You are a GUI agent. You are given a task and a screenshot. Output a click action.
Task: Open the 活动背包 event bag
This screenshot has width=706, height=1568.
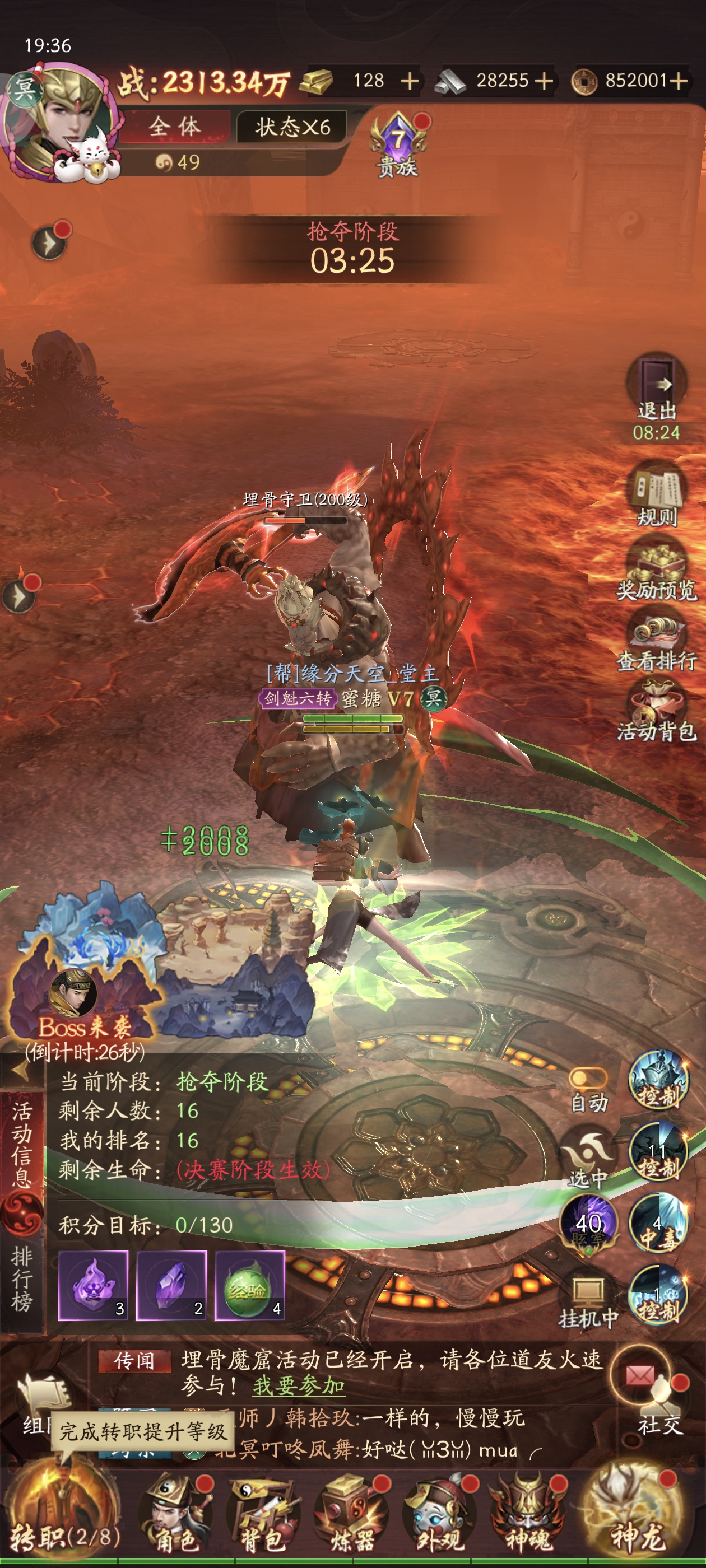point(657,710)
